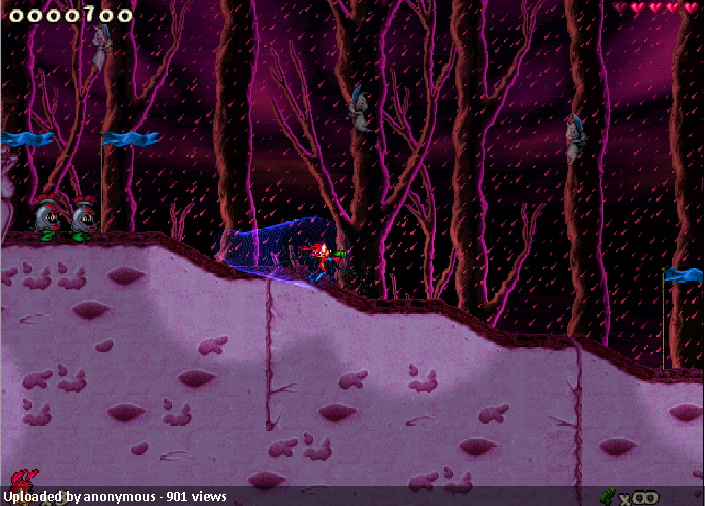Select the green blaster weapon icon
The height and width of the screenshot is (506, 705).
click(x=606, y=495)
